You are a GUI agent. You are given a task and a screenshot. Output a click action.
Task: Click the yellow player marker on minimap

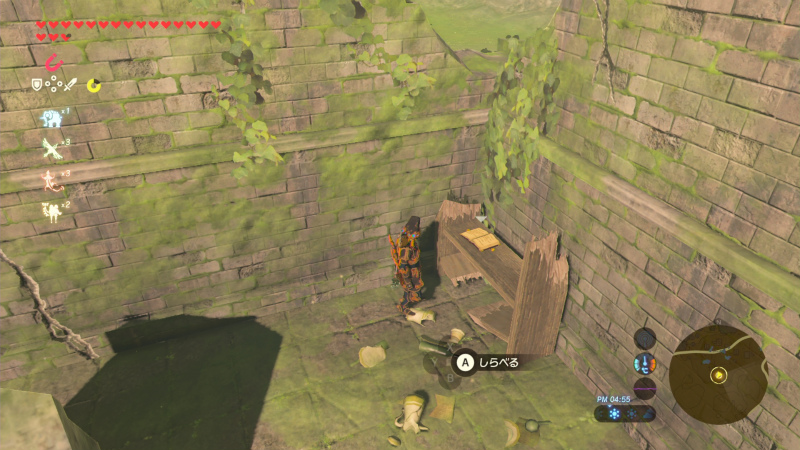718,375
